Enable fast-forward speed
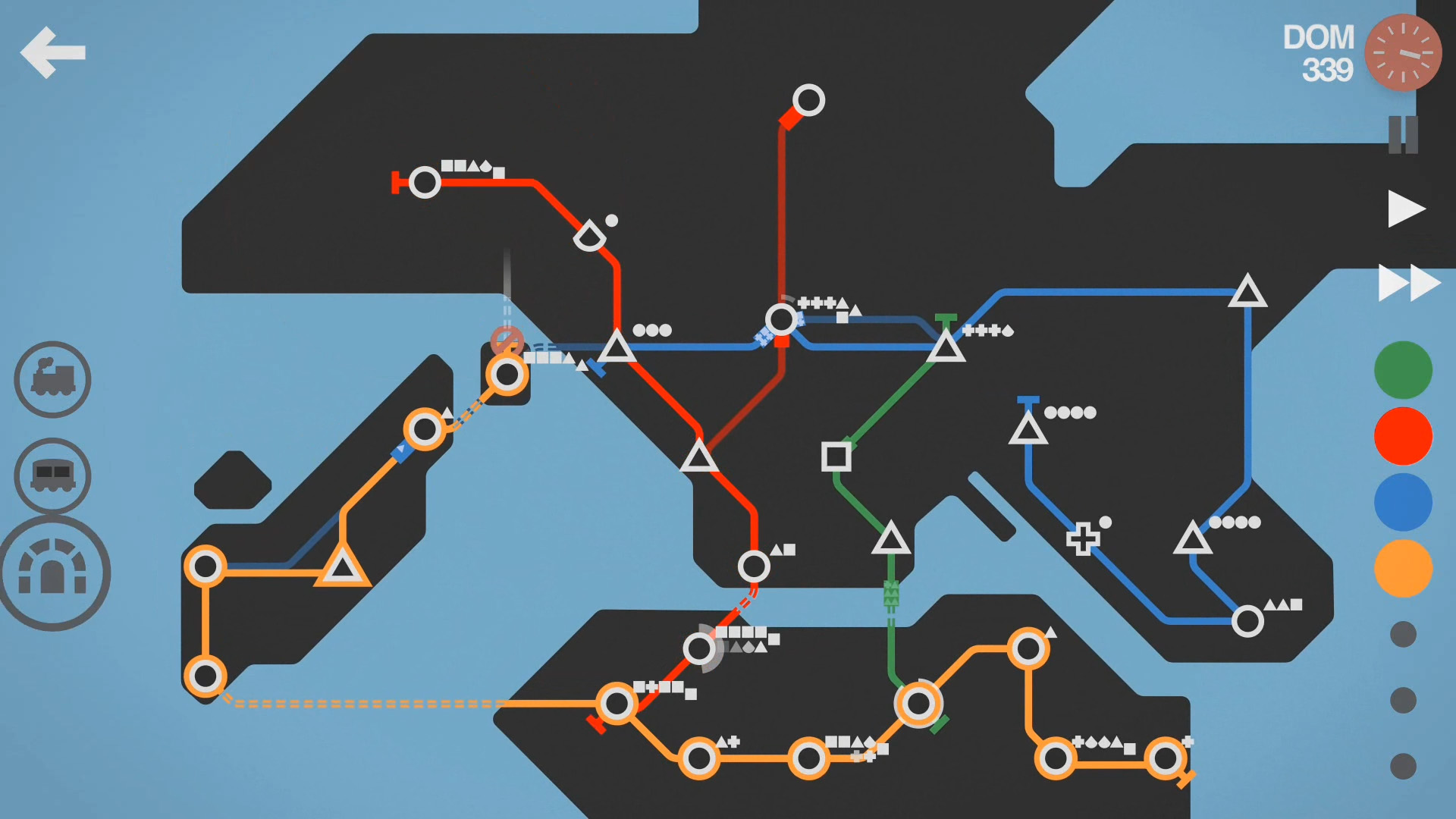 [1408, 283]
